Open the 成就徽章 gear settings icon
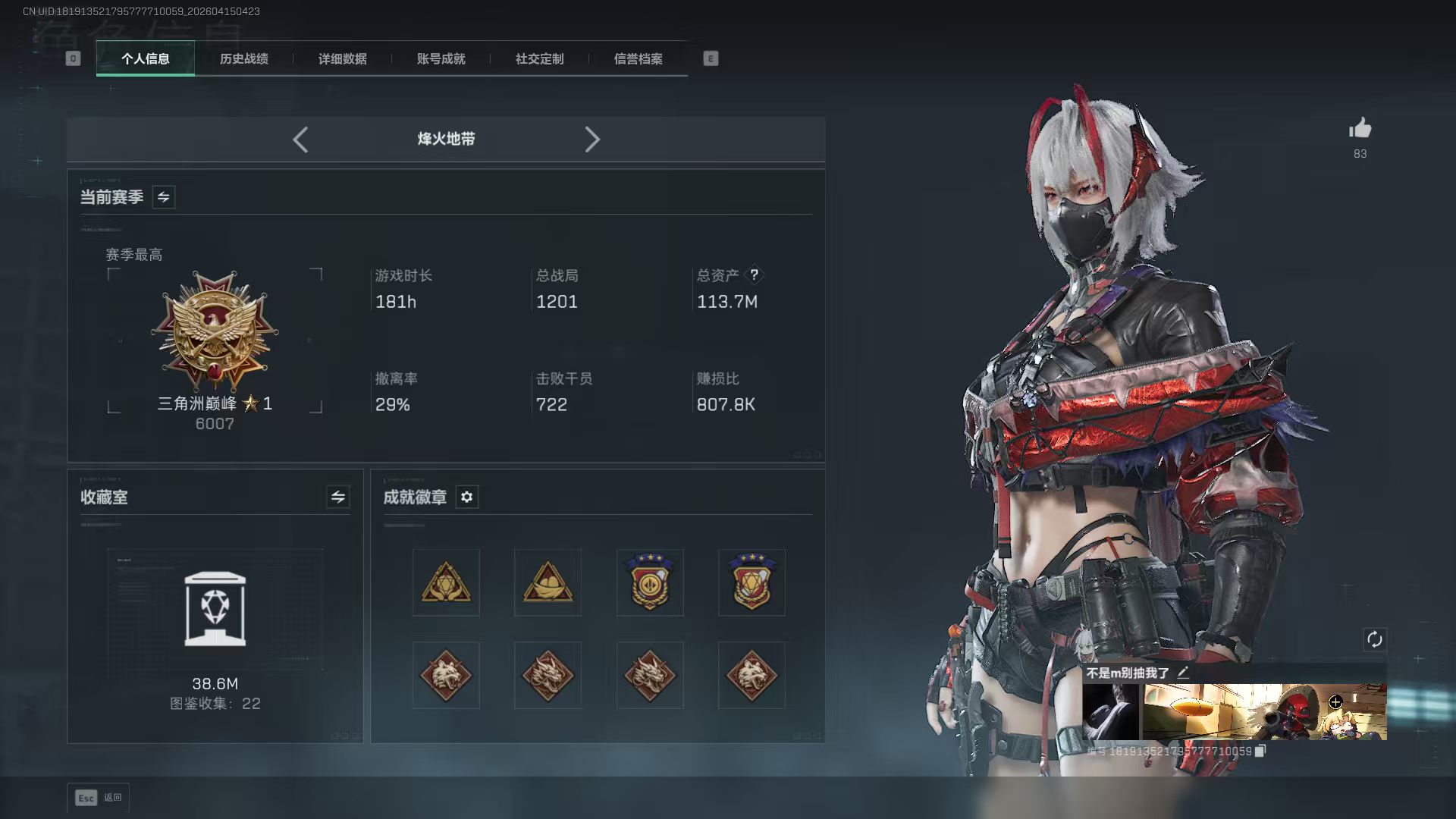Screen dimensions: 1456x819 tap(467, 497)
